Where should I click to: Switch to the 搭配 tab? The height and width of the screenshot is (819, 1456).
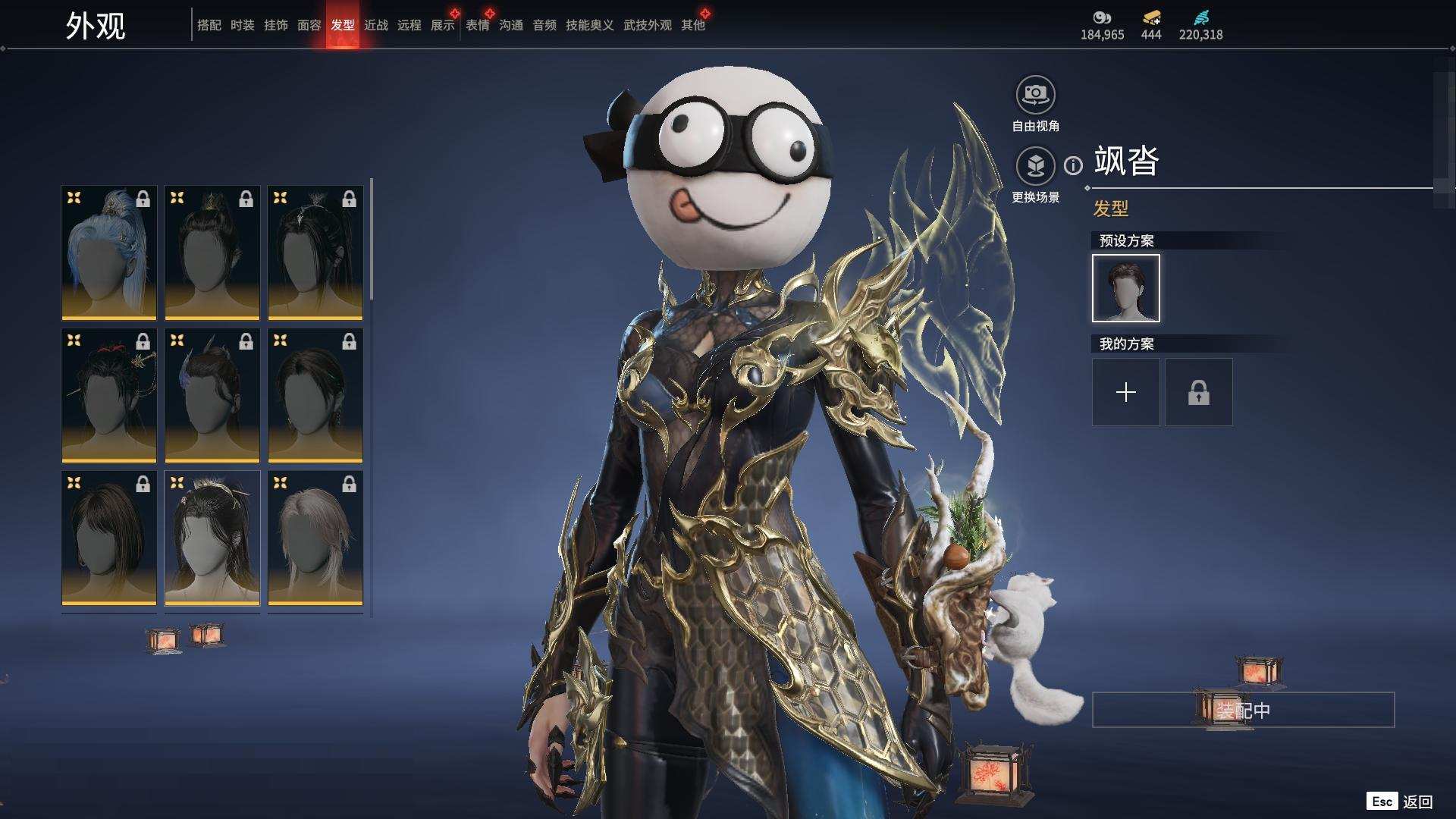pyautogui.click(x=209, y=25)
